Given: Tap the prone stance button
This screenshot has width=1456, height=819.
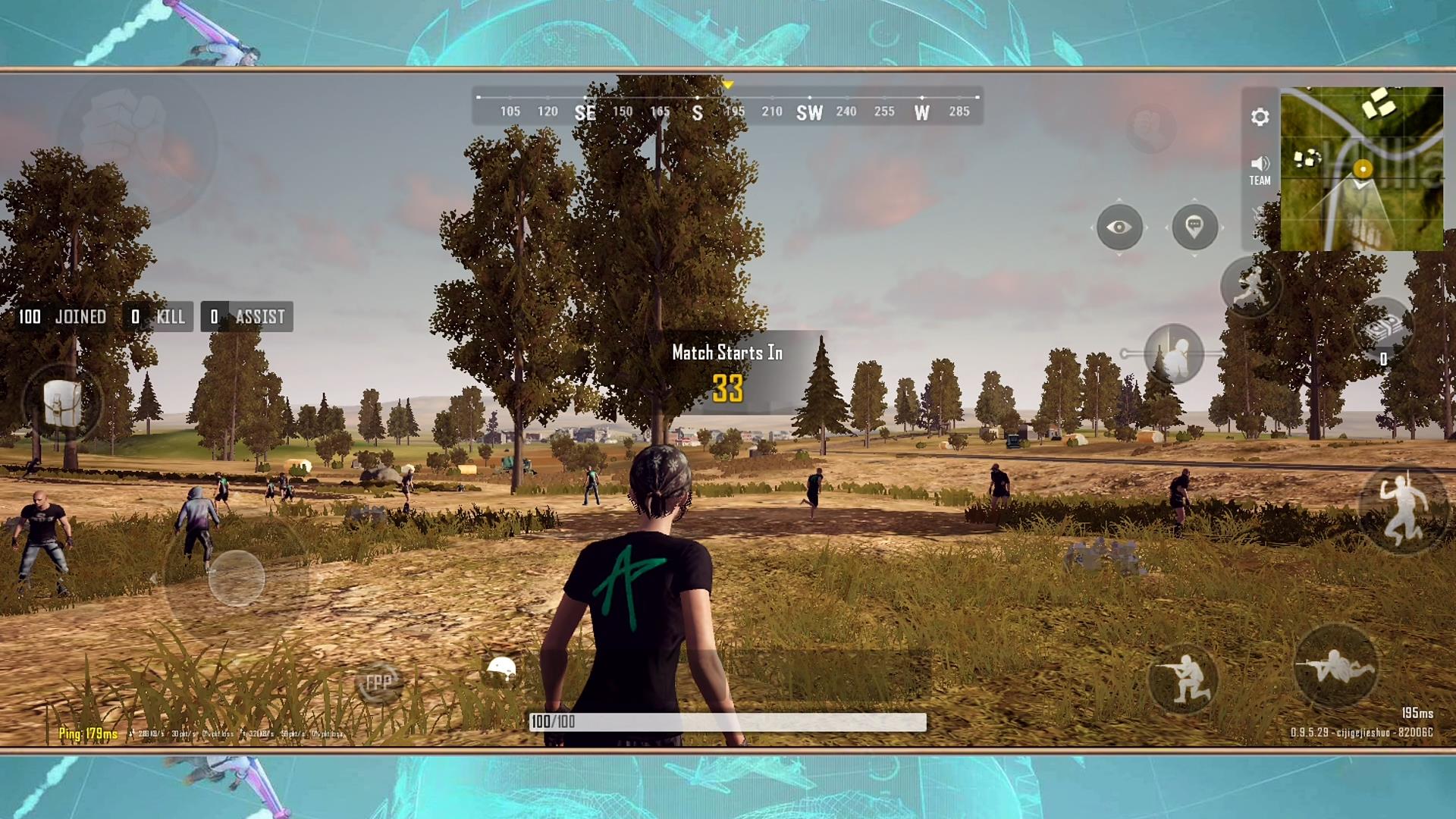Looking at the screenshot, I should (1335, 667).
